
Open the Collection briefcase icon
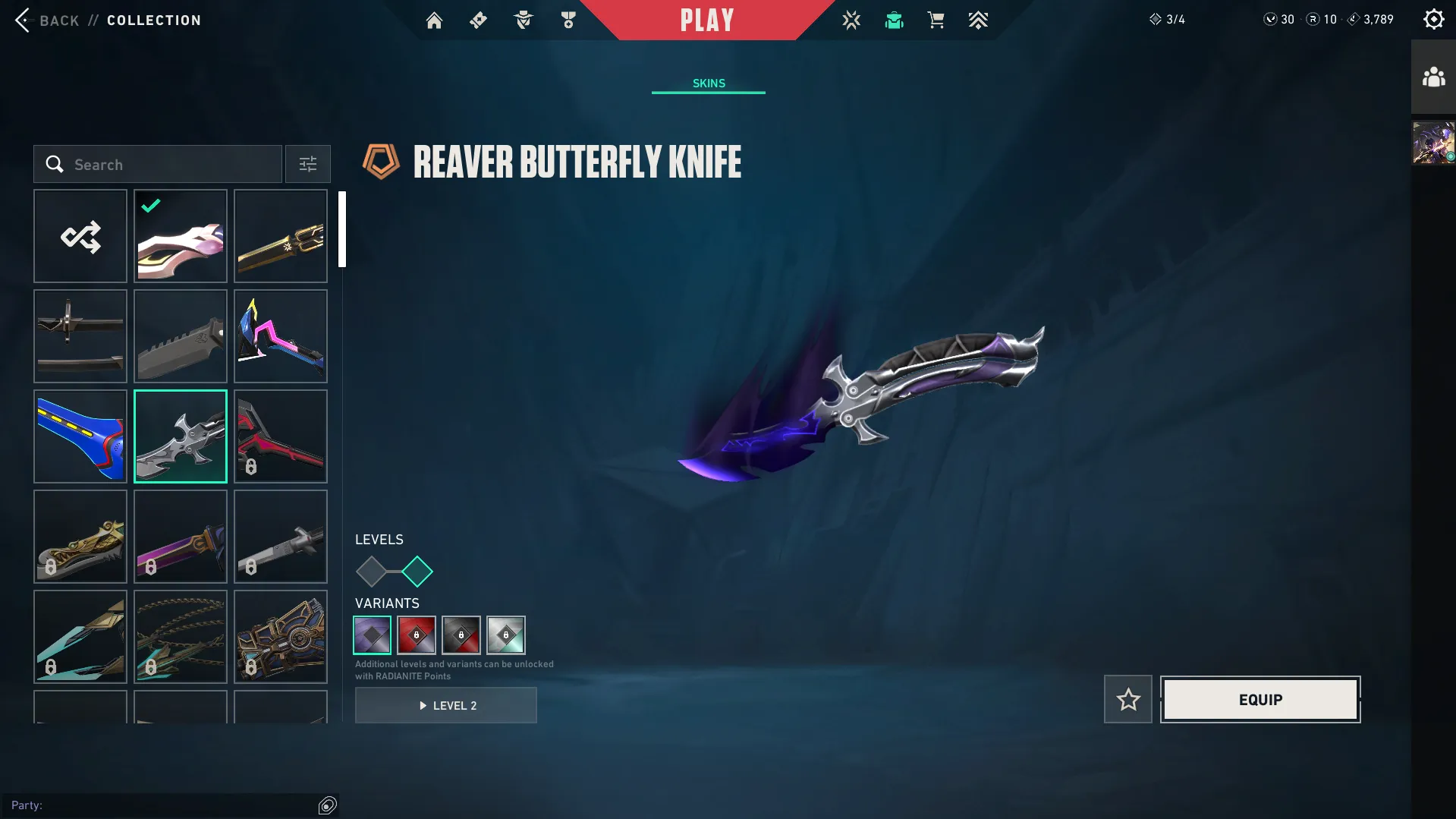click(x=894, y=20)
